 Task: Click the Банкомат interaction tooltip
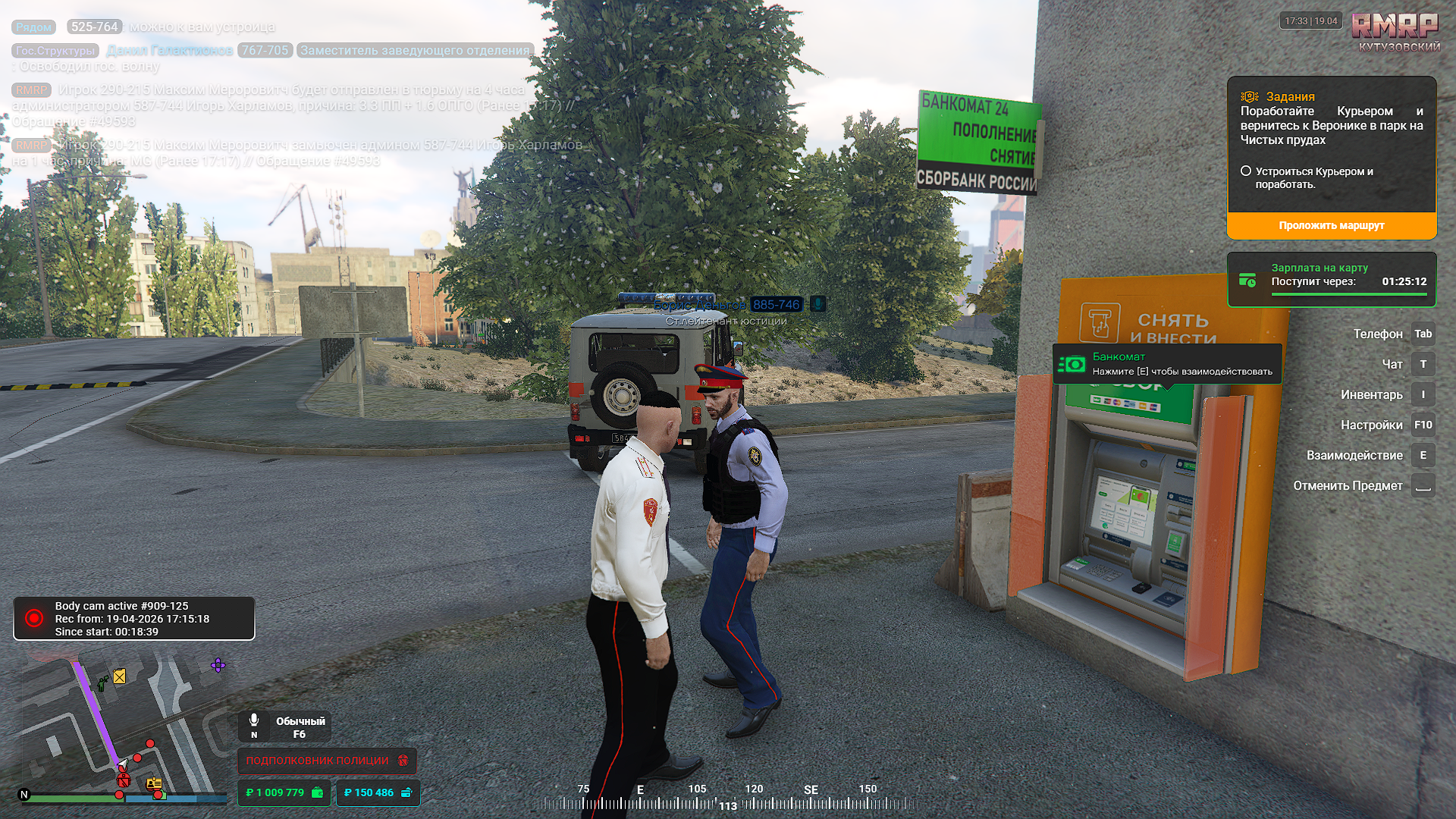point(1167,364)
